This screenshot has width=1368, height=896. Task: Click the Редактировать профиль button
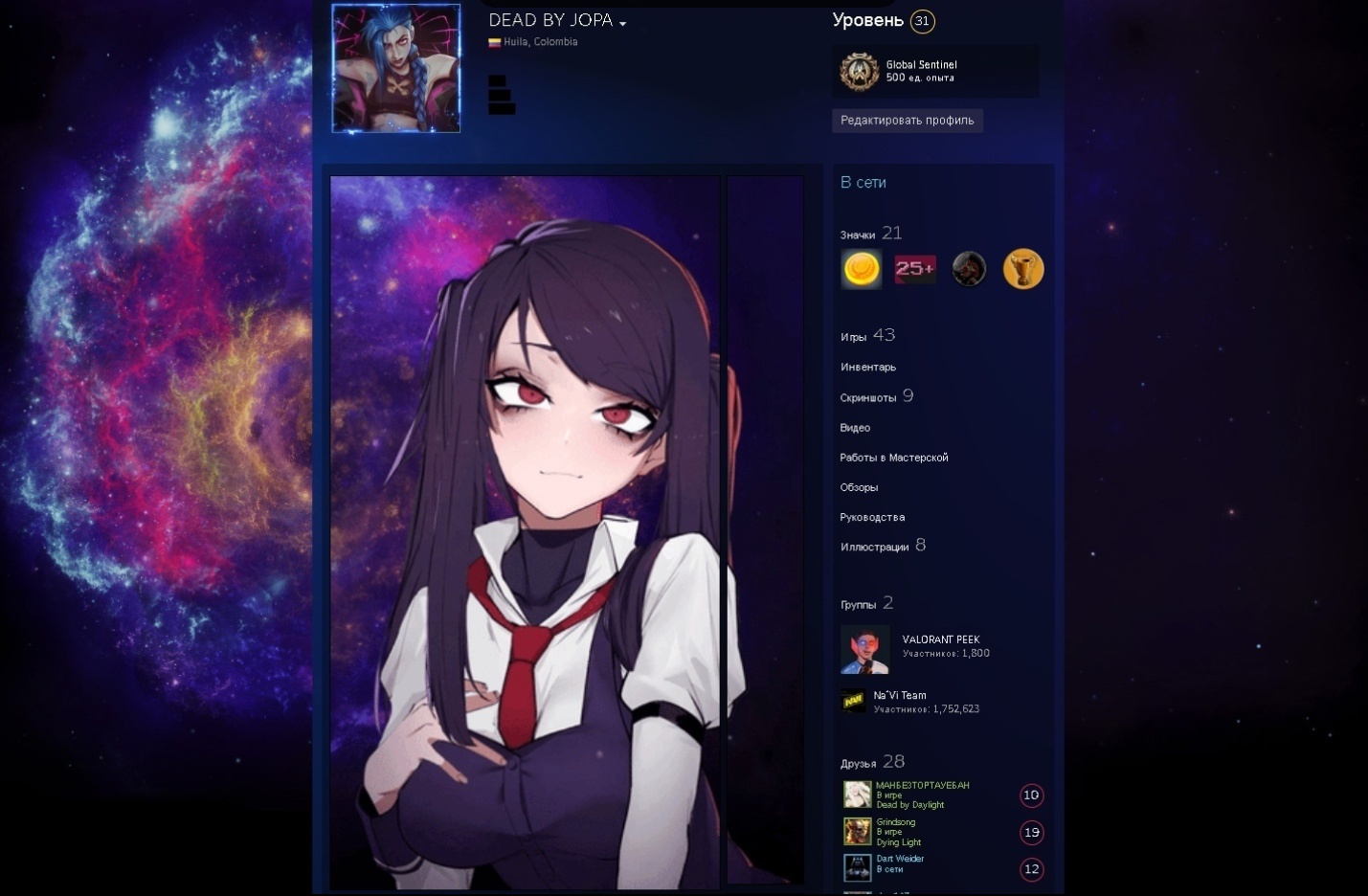[907, 120]
